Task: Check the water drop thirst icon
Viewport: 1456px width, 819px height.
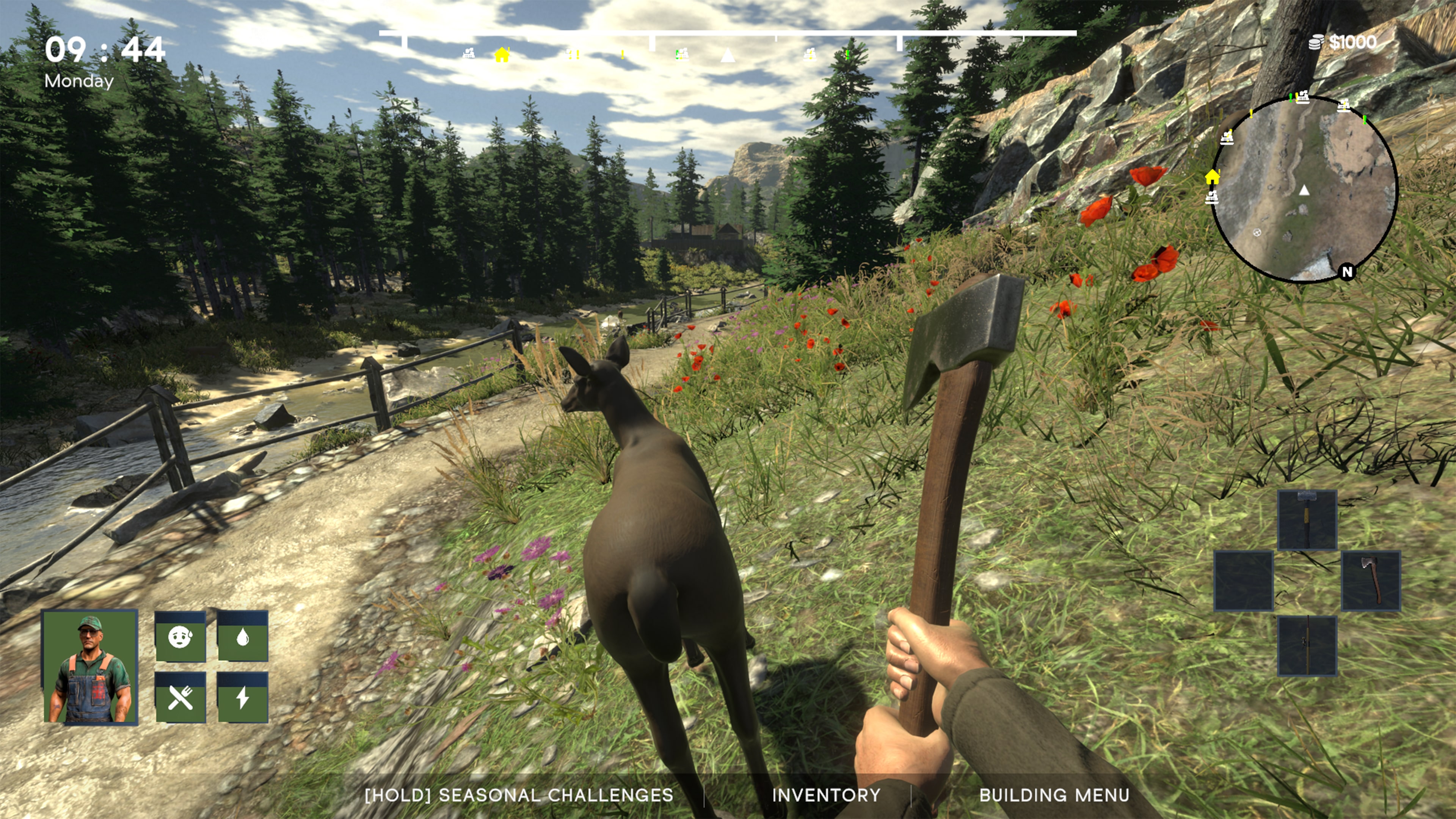Action: click(243, 637)
